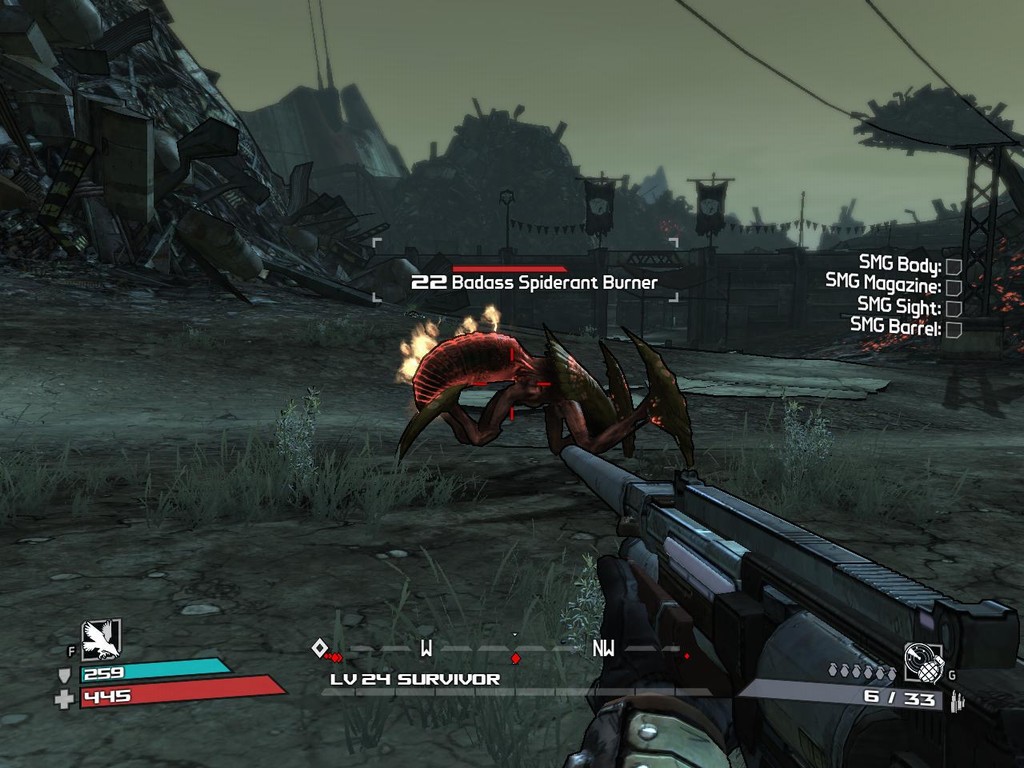
Task: Select the grenade icon
Action: click(x=923, y=662)
